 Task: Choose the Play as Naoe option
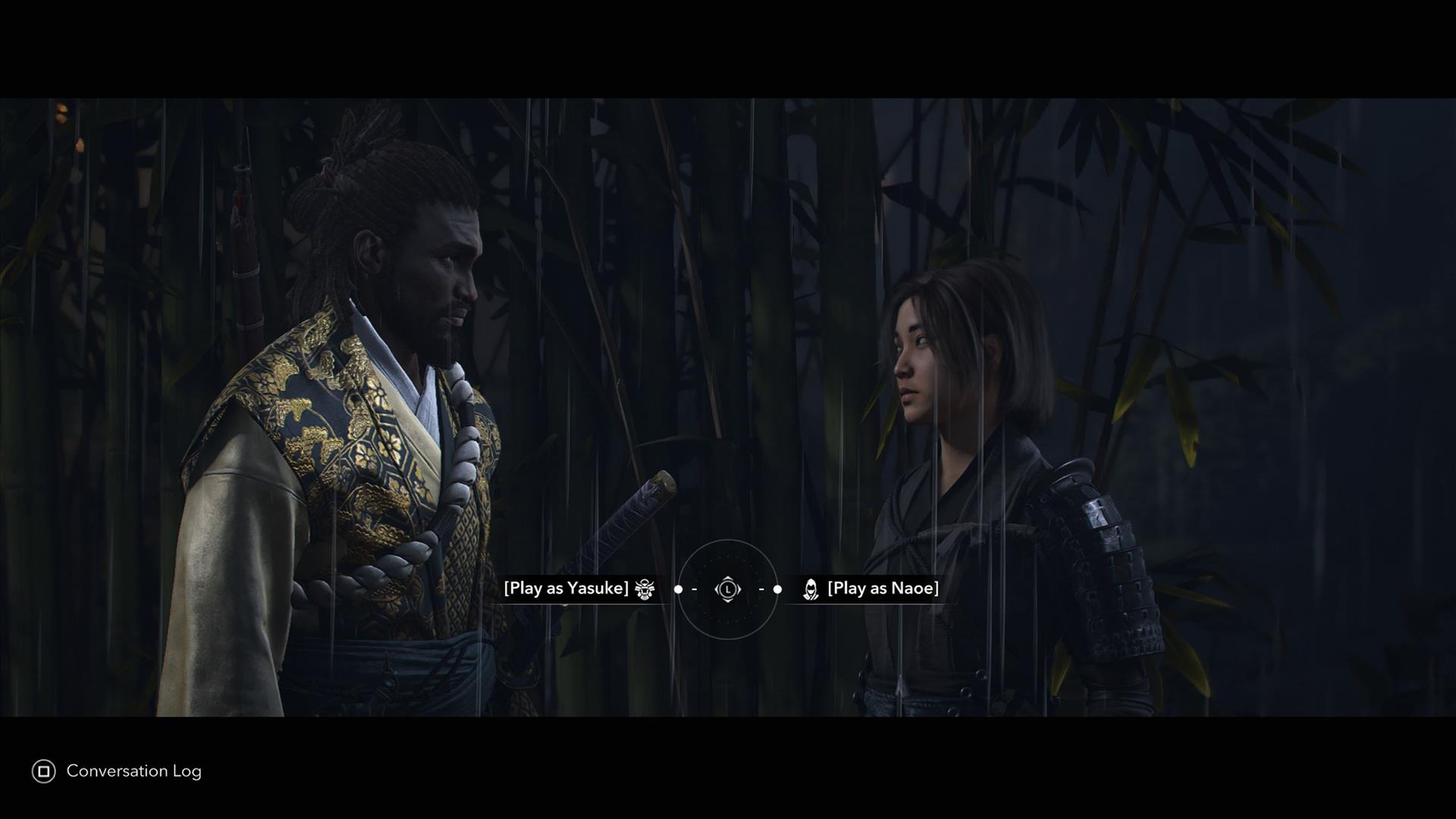pyautogui.click(x=883, y=588)
